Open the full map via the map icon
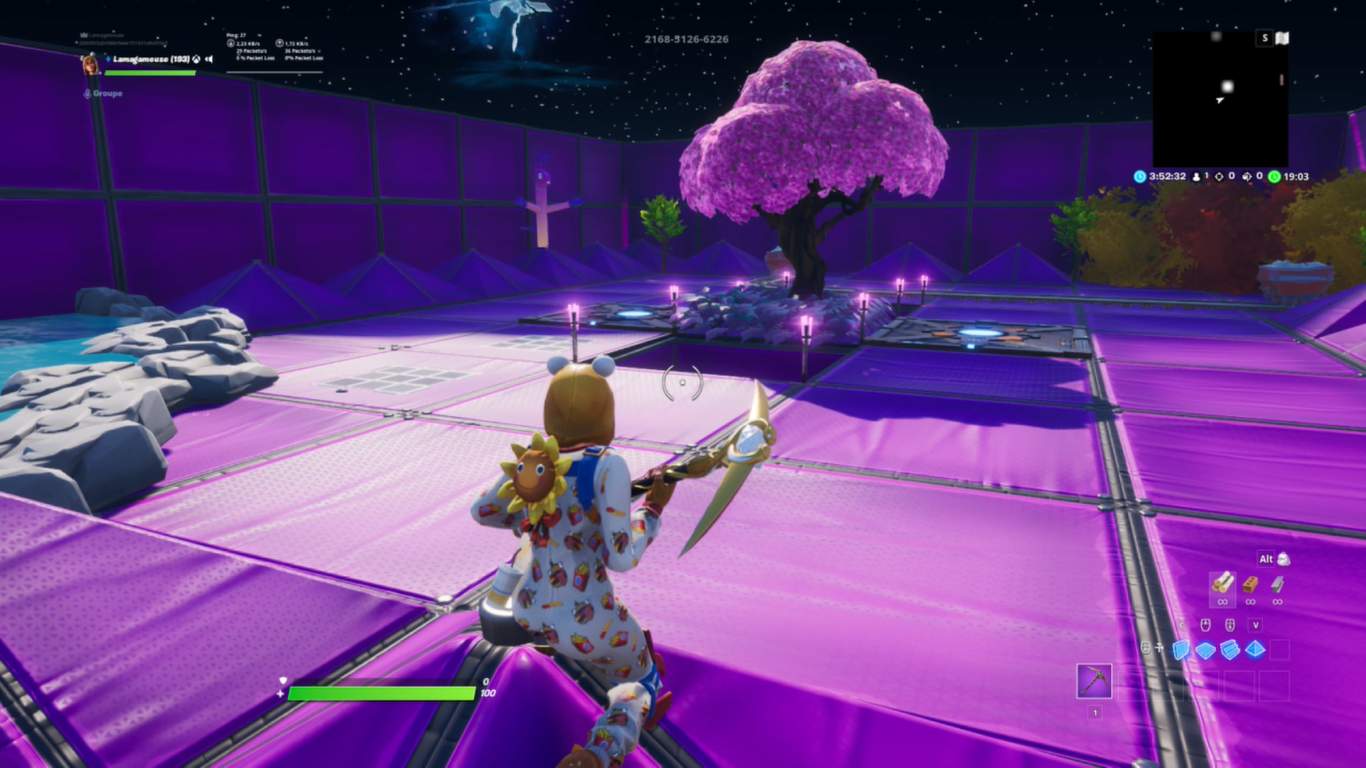 click(1282, 39)
